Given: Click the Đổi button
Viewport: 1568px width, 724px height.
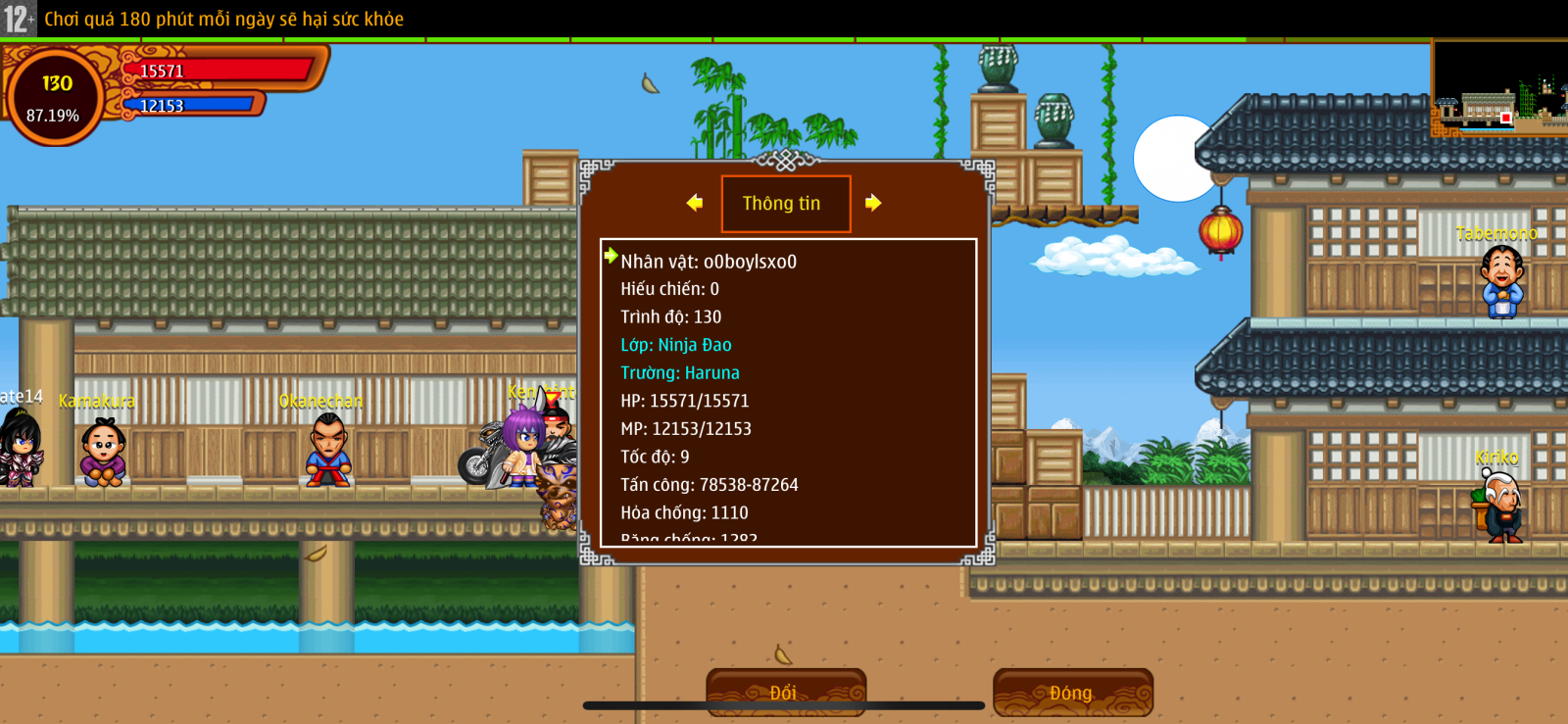Looking at the screenshot, I should coord(785,692).
